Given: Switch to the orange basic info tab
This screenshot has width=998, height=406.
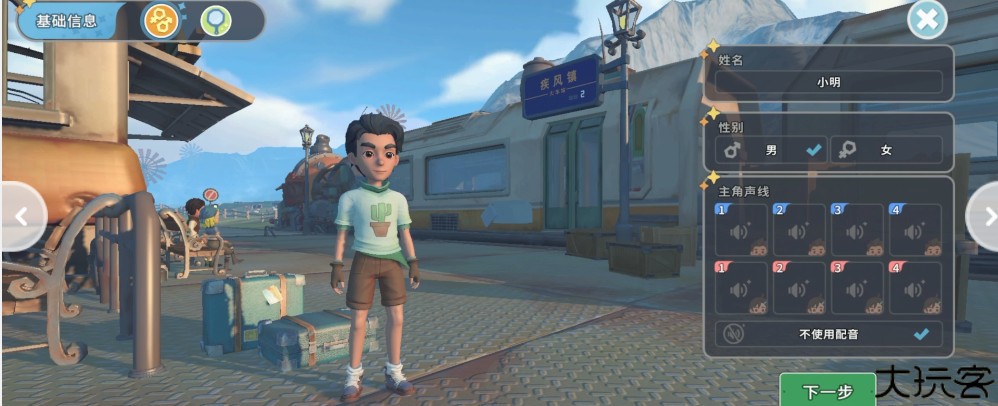Looking at the screenshot, I should [x=160, y=20].
